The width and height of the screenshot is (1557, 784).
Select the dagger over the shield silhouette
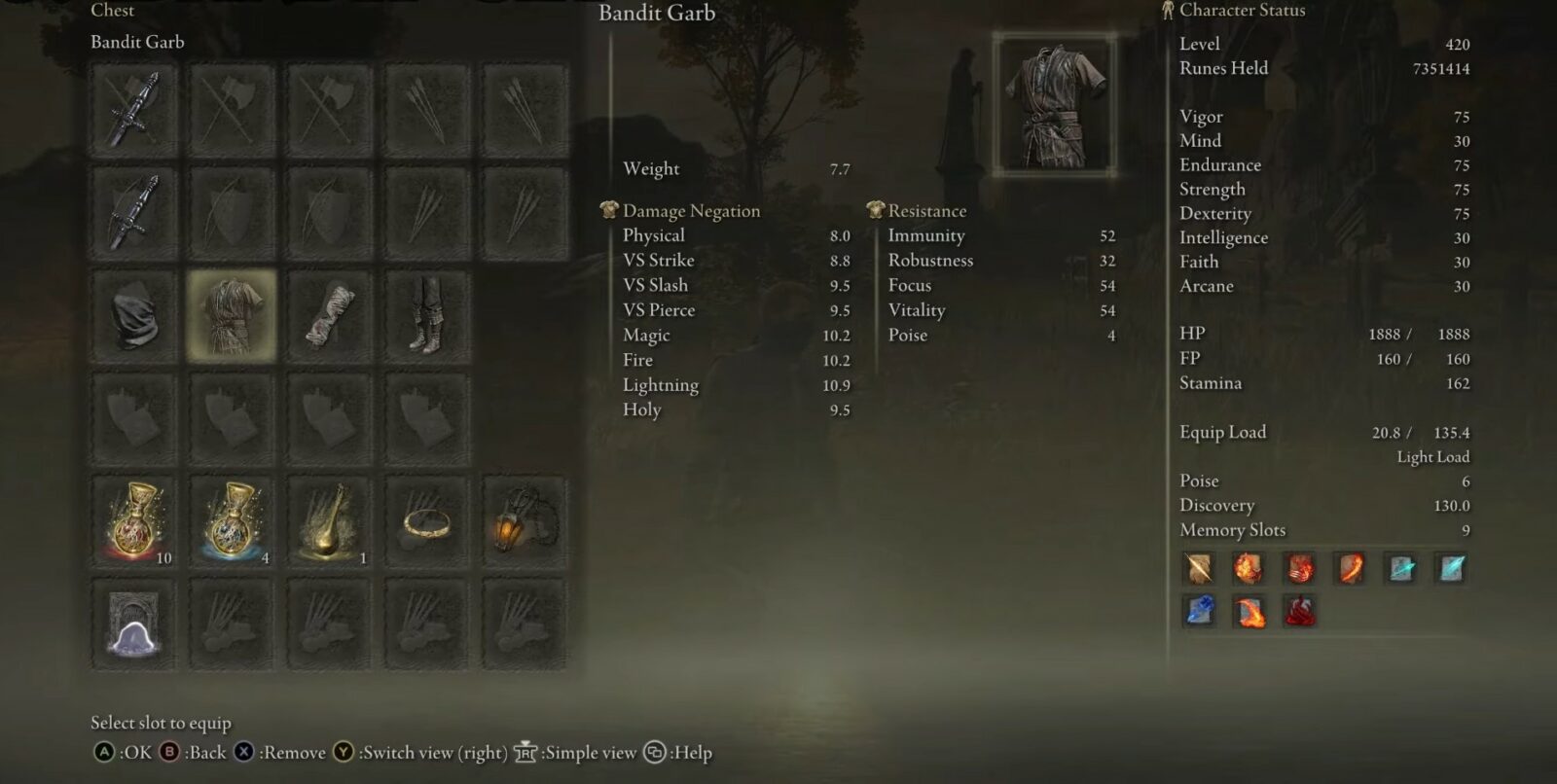pos(134,212)
